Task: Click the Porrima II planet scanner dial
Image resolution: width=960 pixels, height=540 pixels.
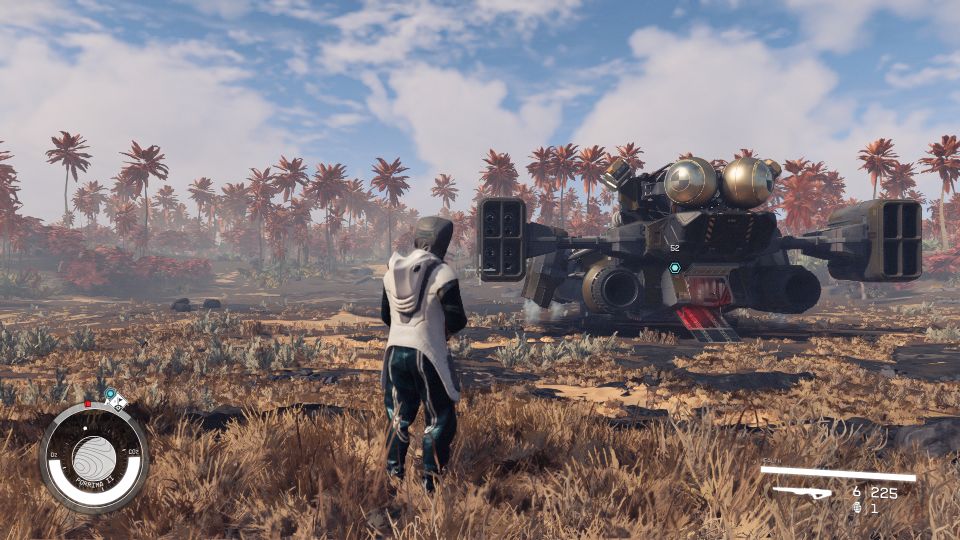Action: pos(94,458)
